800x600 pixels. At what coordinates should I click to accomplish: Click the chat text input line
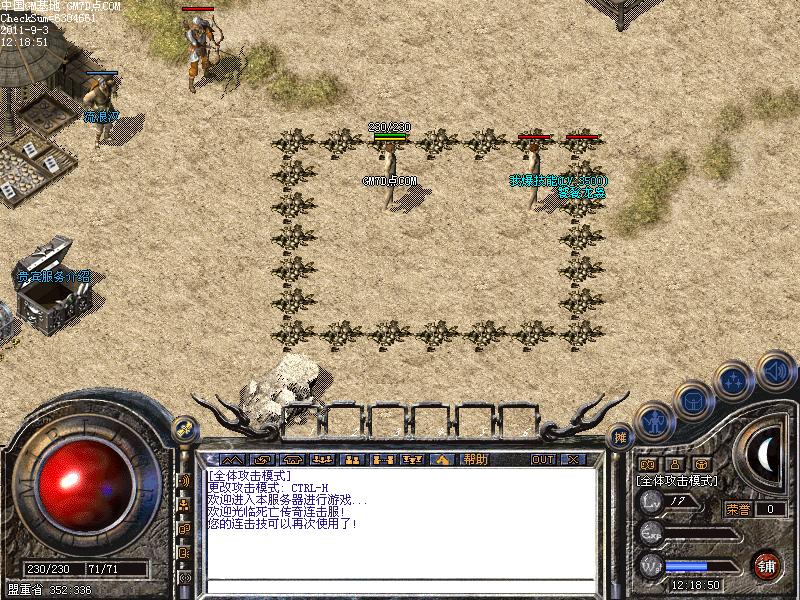[400, 585]
